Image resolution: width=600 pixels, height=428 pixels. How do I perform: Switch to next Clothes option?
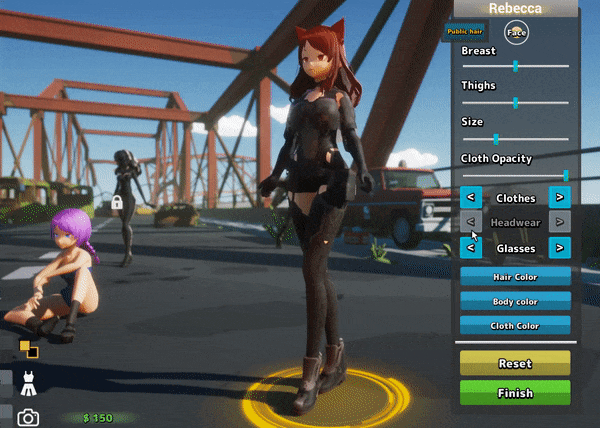click(560, 198)
